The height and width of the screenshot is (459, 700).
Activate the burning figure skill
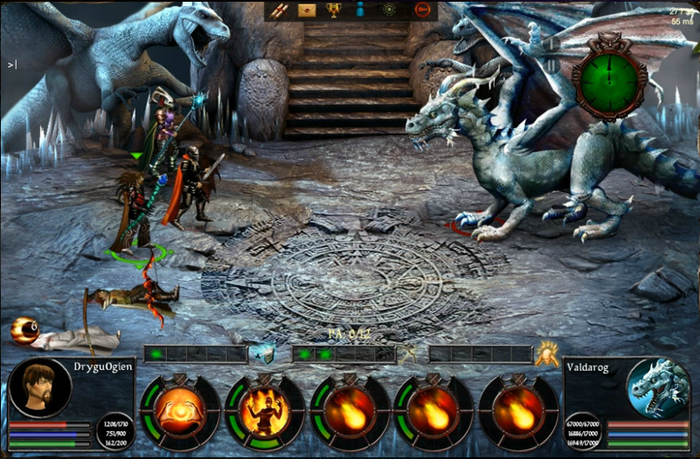264,409
